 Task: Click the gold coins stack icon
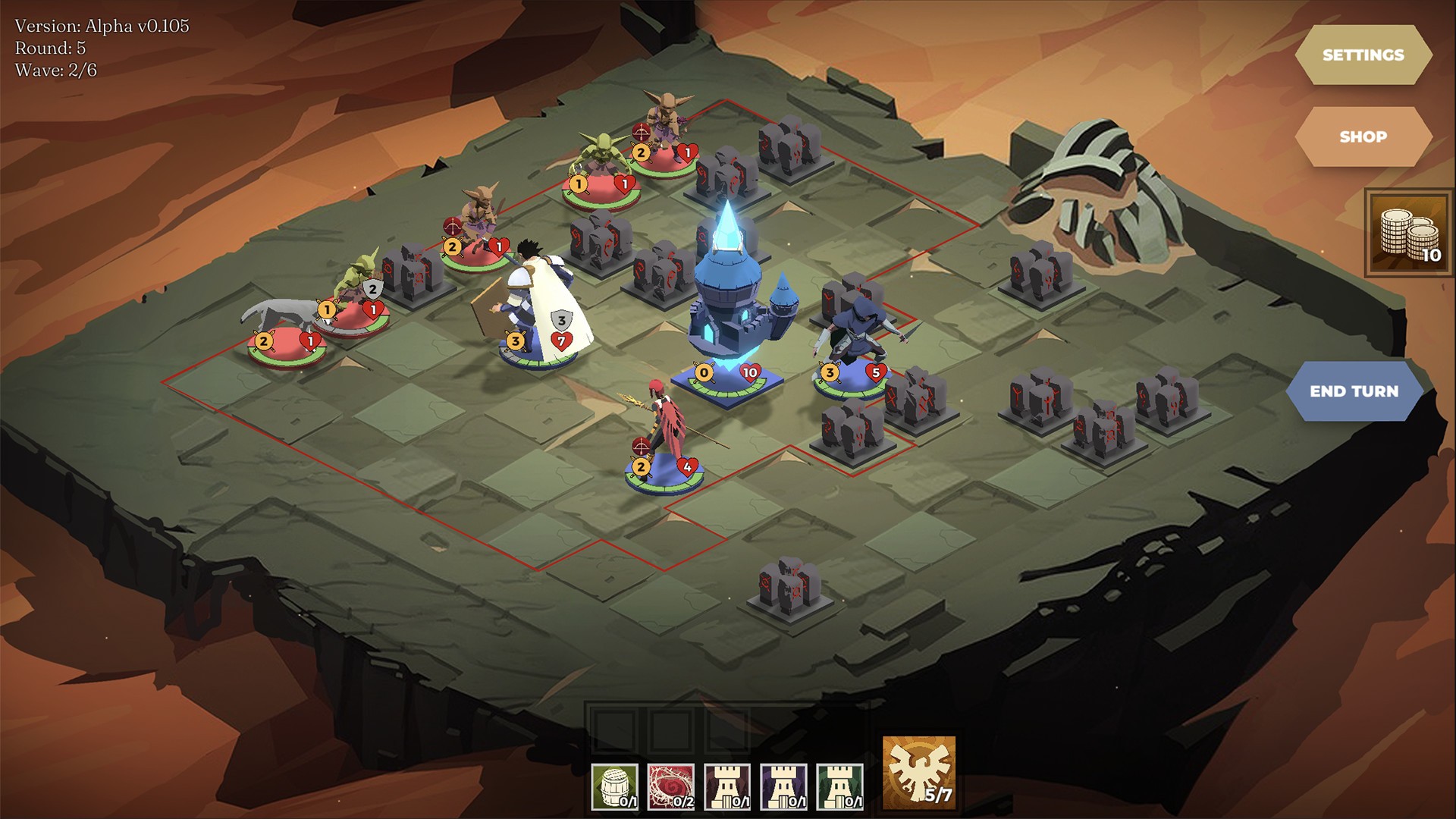[1409, 234]
